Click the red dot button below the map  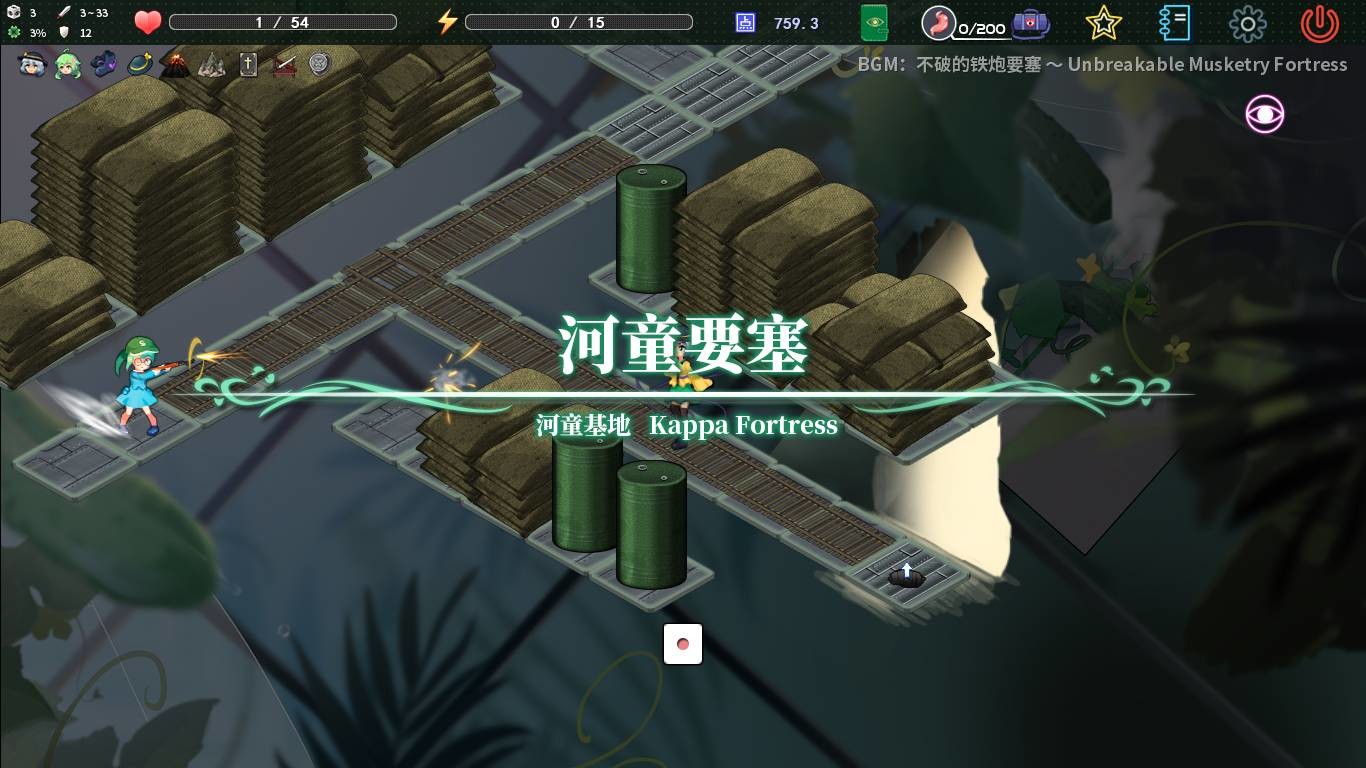[683, 644]
